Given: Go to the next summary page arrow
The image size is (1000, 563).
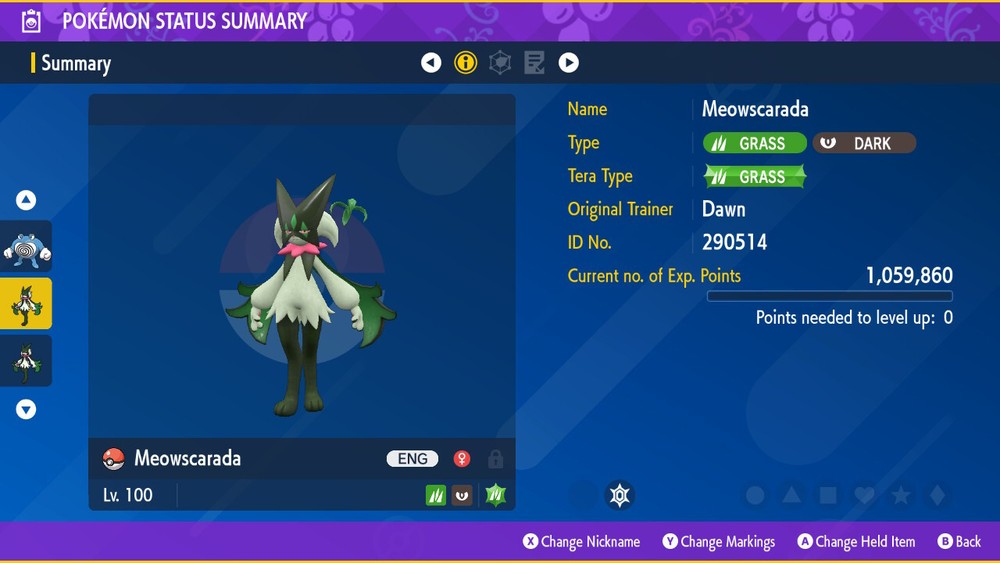Looking at the screenshot, I should [569, 63].
